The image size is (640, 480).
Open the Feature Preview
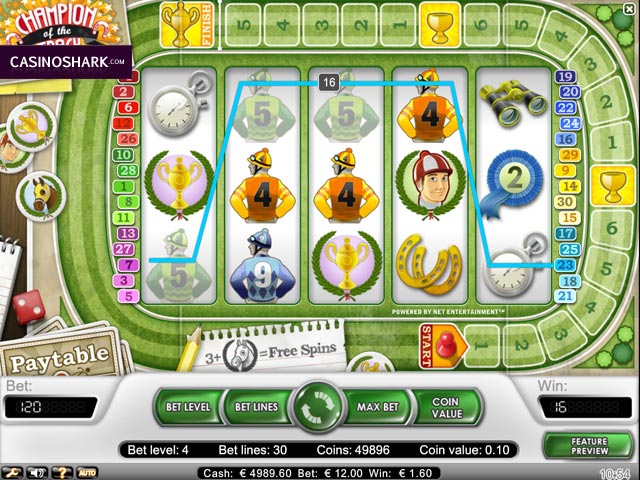point(589,445)
